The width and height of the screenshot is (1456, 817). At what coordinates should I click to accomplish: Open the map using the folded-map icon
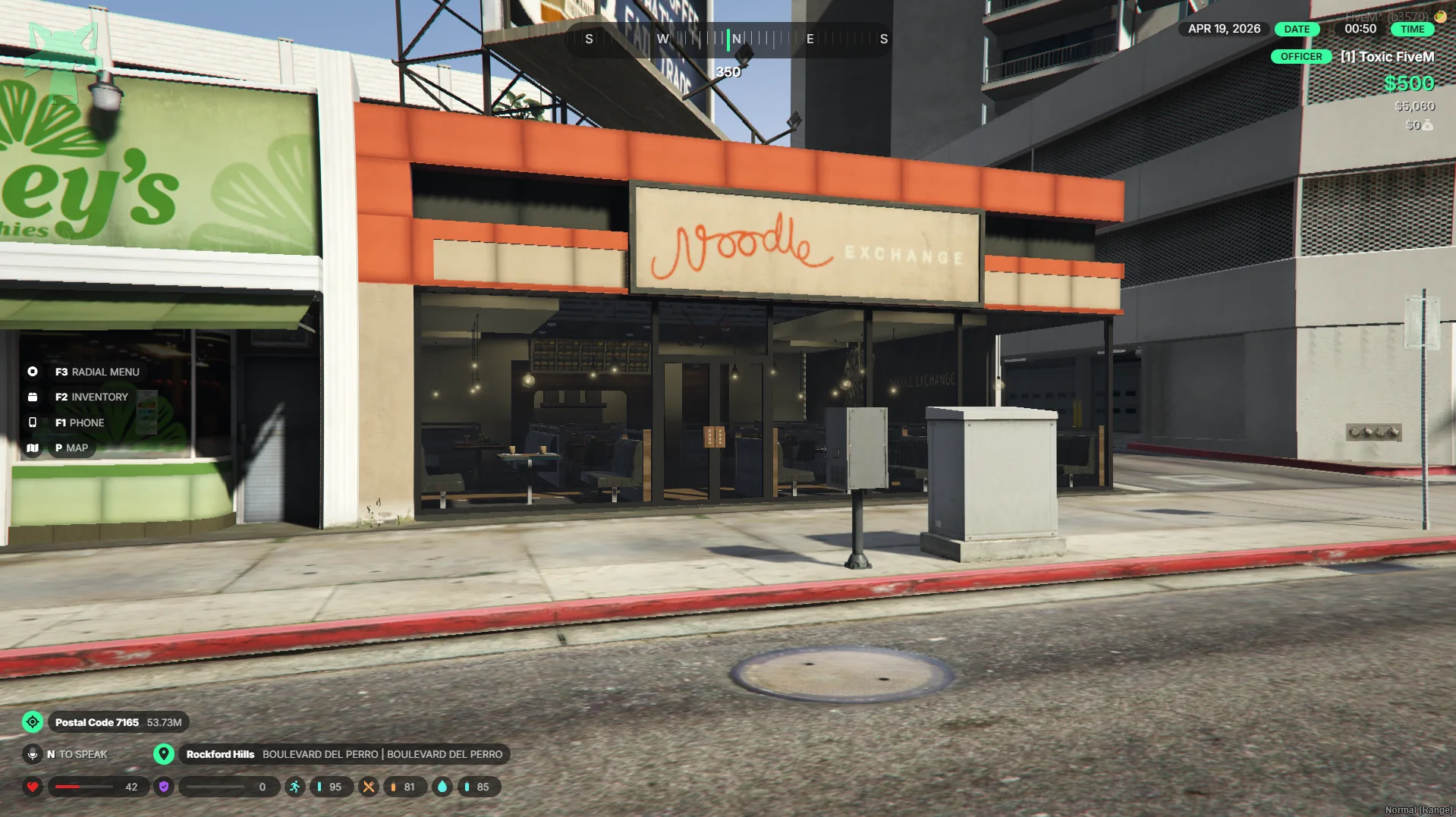point(33,448)
